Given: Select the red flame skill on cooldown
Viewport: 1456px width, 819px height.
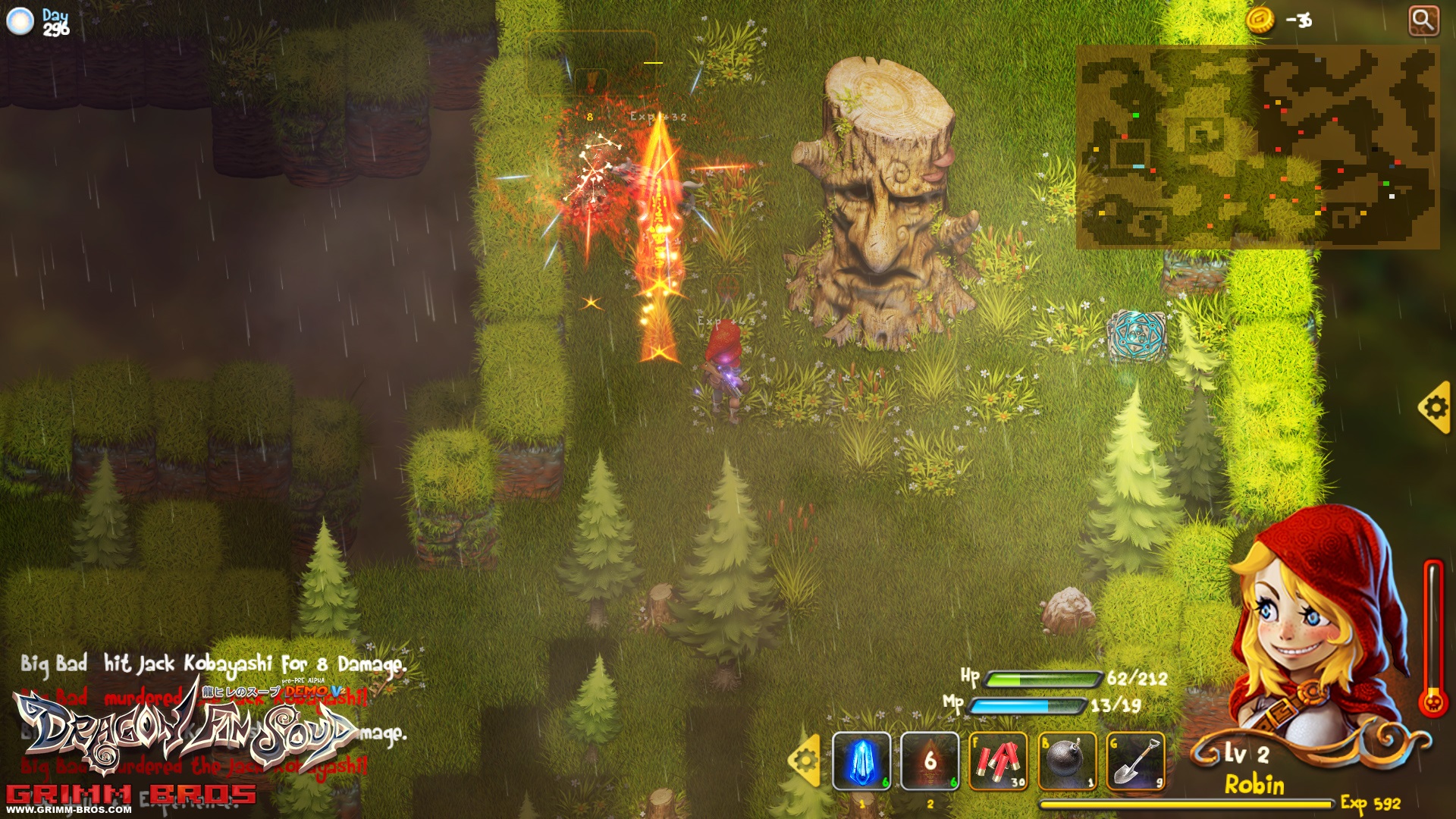Looking at the screenshot, I should click(x=930, y=761).
